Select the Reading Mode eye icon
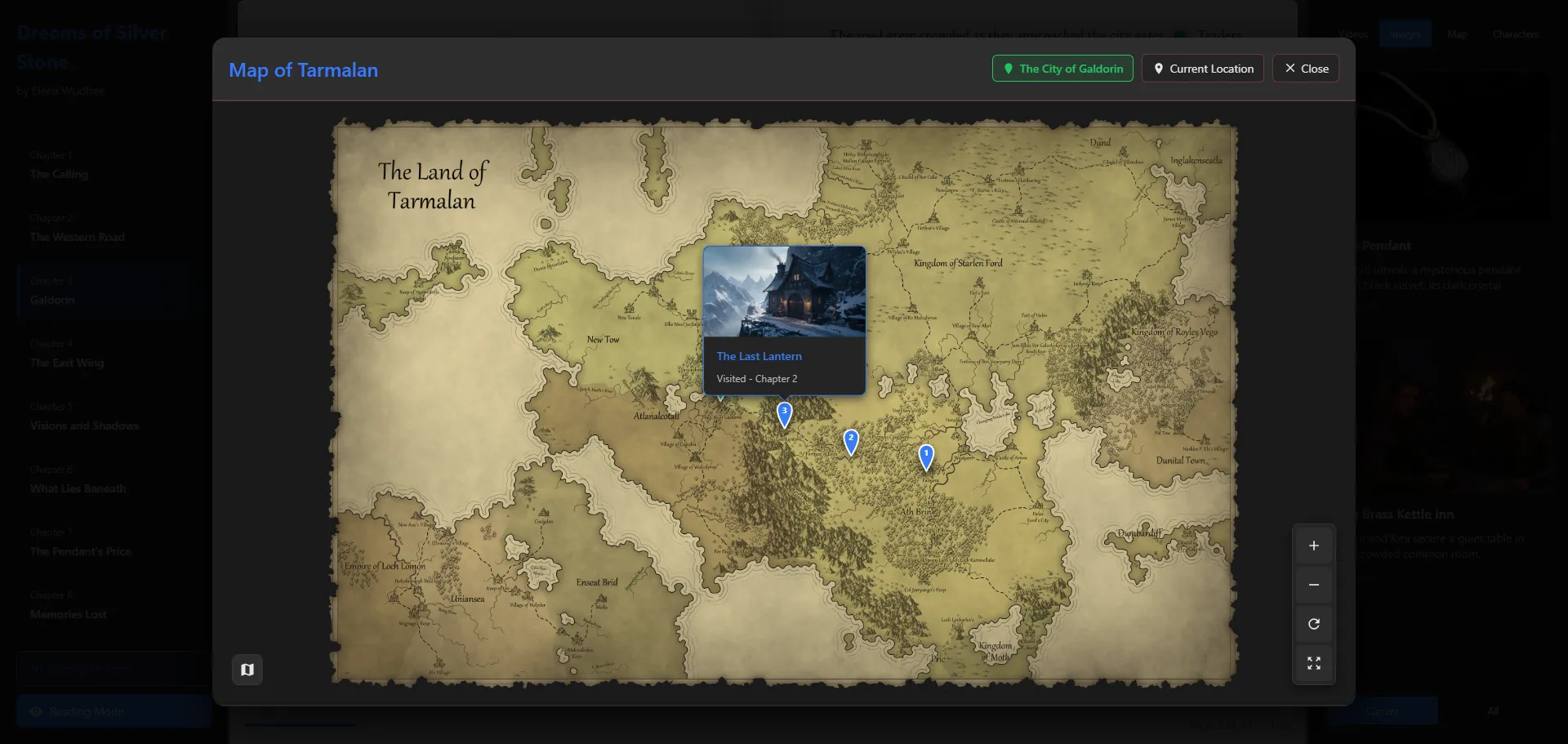This screenshot has width=1568, height=744. click(36, 711)
